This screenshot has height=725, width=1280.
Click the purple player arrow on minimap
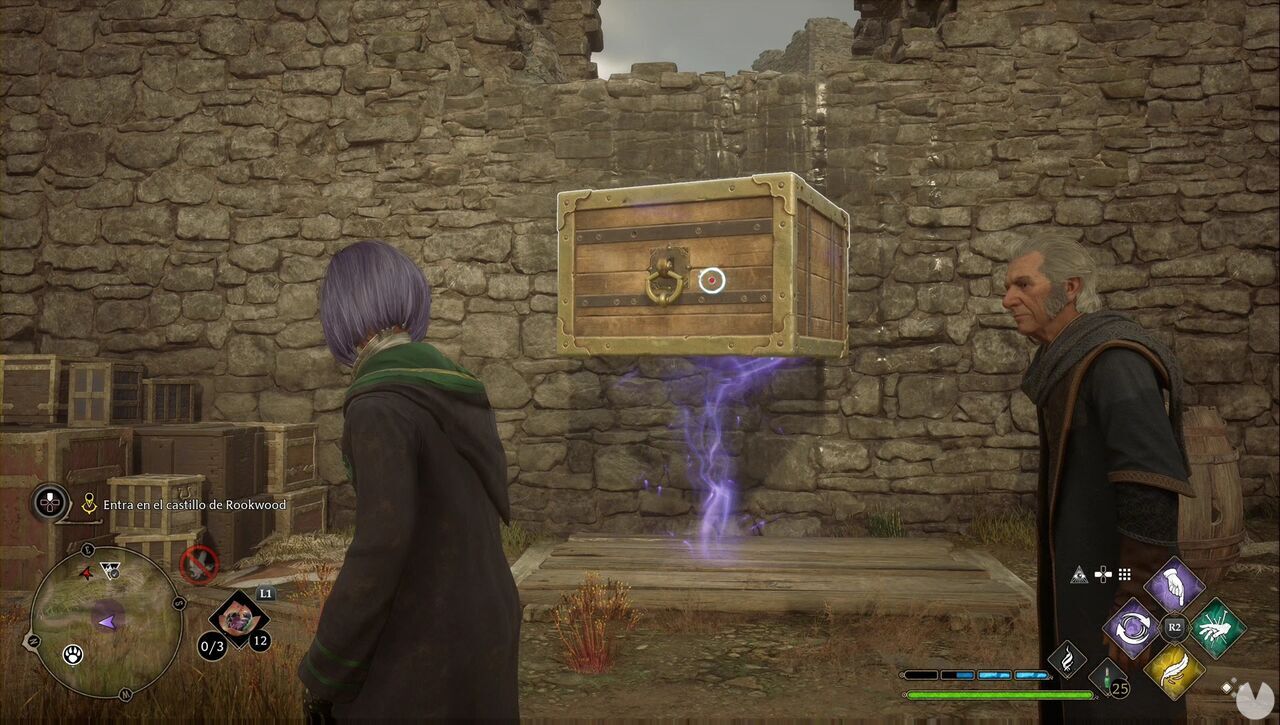(x=106, y=621)
